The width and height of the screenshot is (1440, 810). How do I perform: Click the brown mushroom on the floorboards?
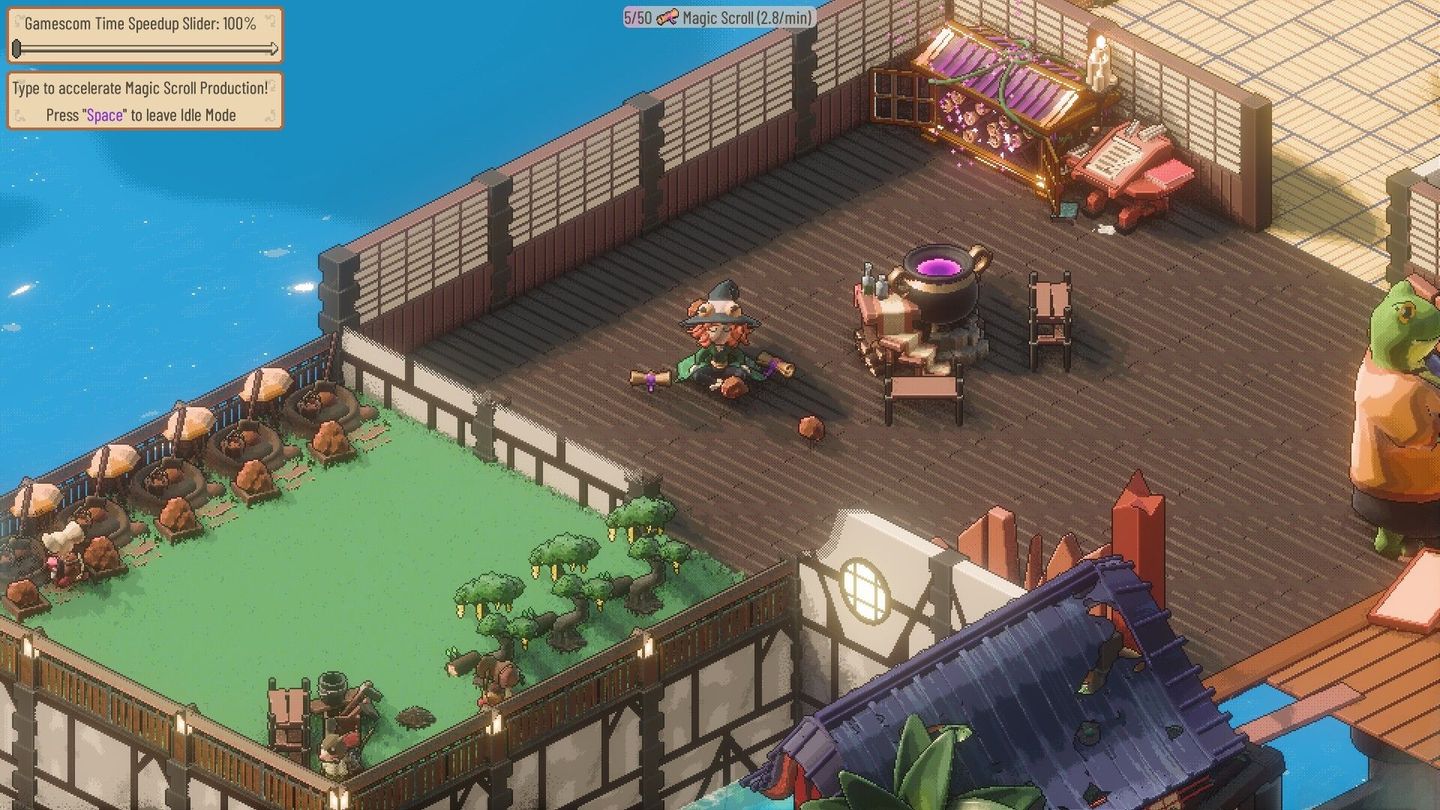coord(810,425)
